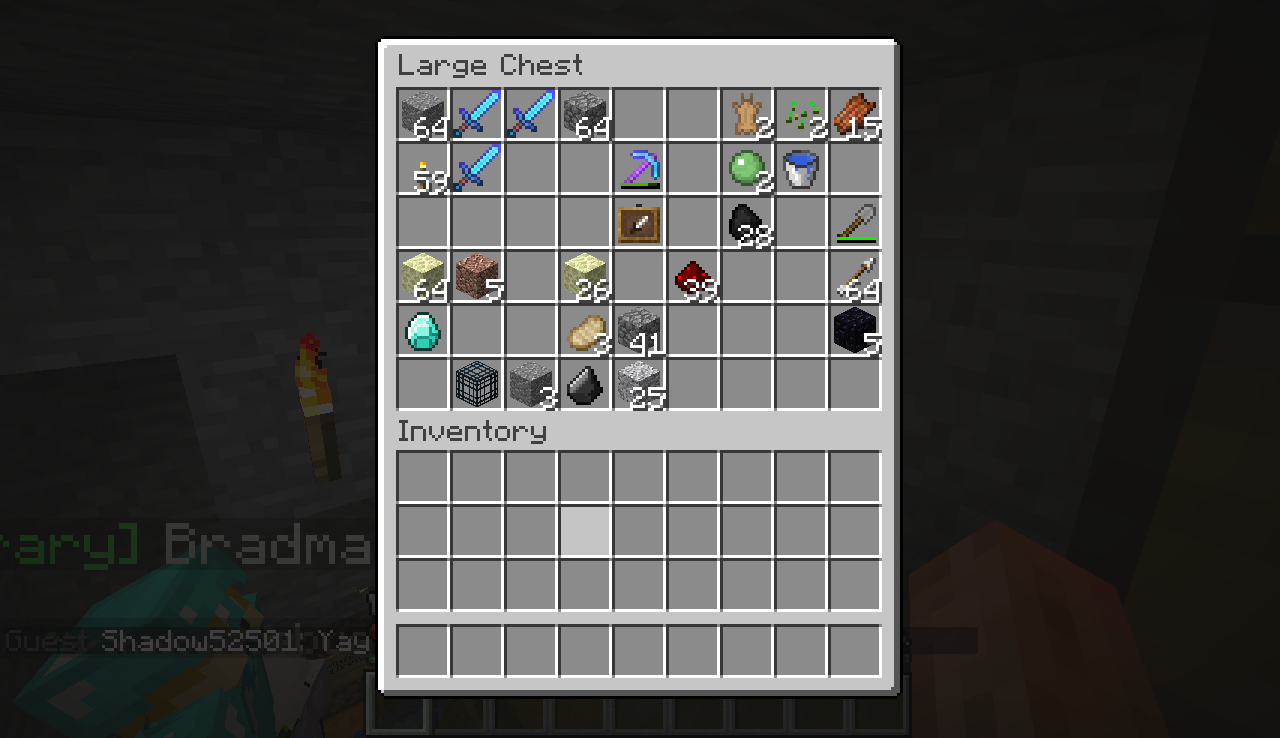Grab the two leather hides

tap(747, 114)
